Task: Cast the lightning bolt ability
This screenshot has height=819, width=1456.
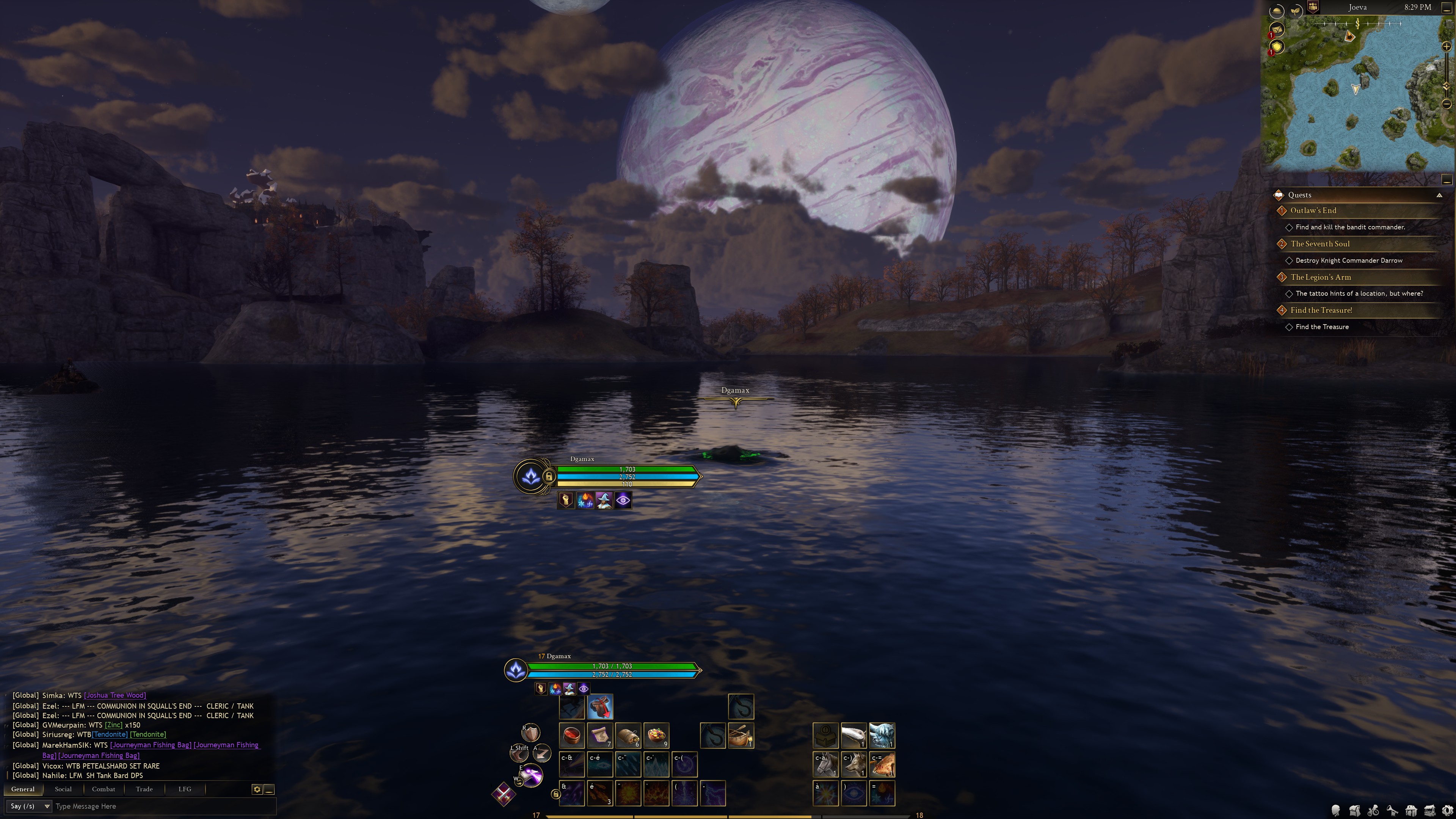Action: point(713,793)
